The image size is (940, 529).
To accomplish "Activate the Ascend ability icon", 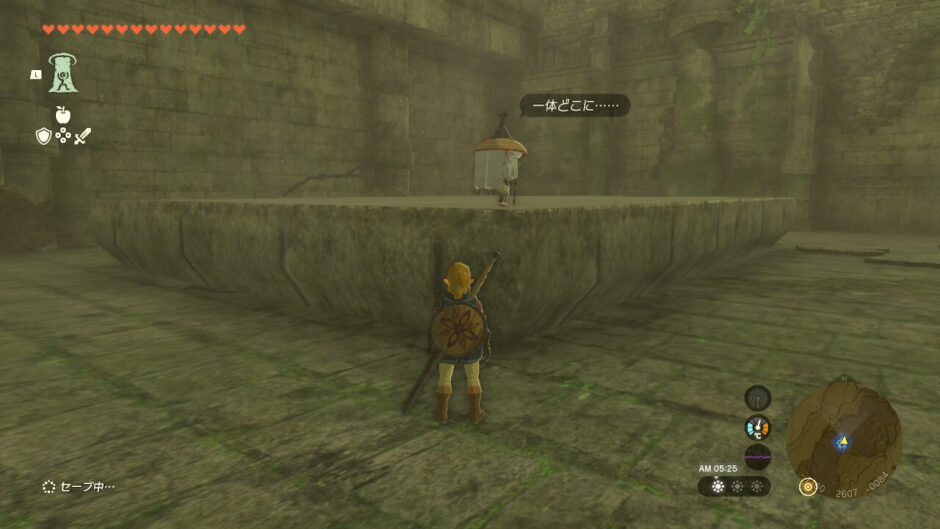I will pos(63,73).
